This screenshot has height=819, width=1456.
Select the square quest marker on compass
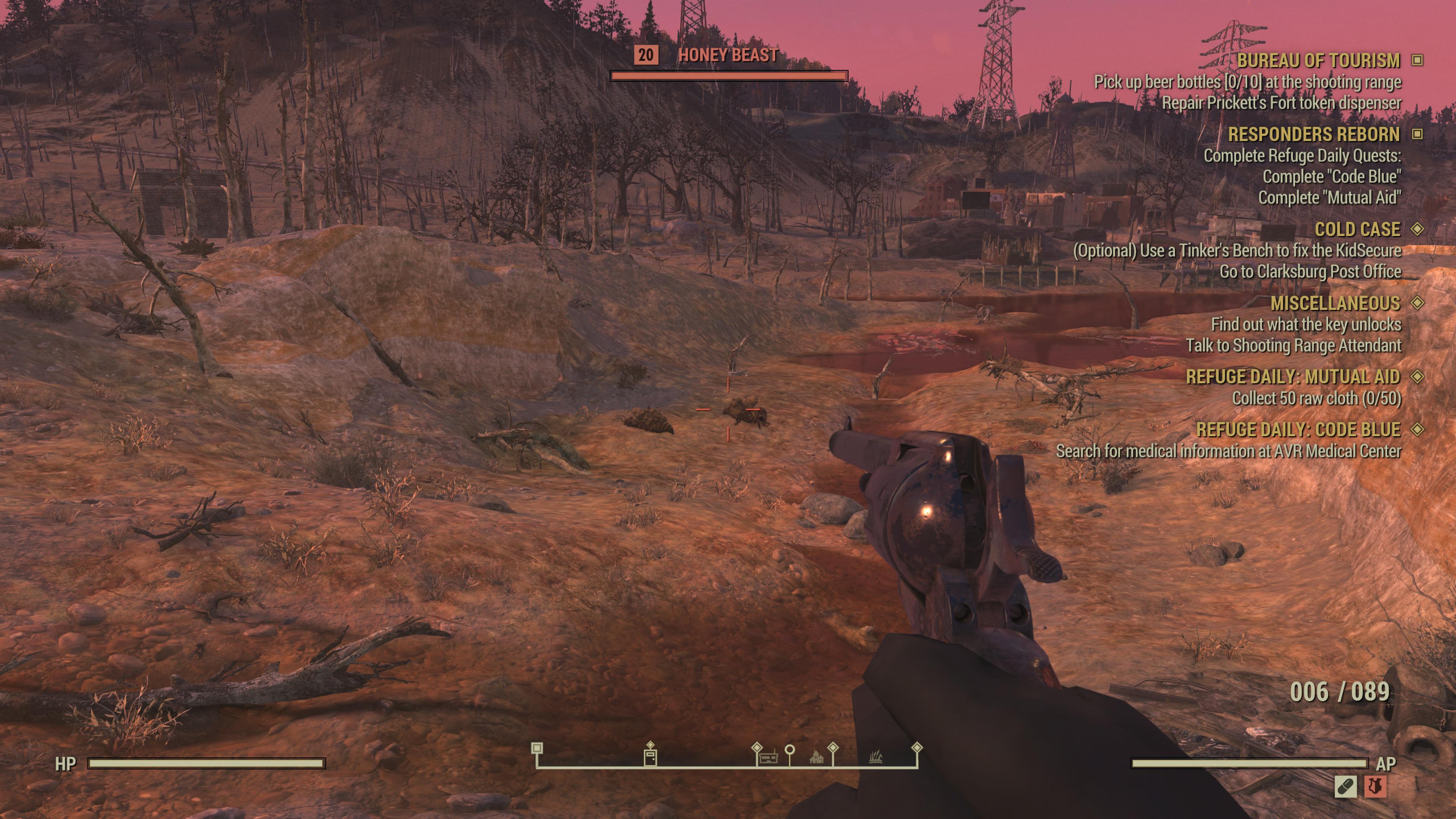(537, 748)
